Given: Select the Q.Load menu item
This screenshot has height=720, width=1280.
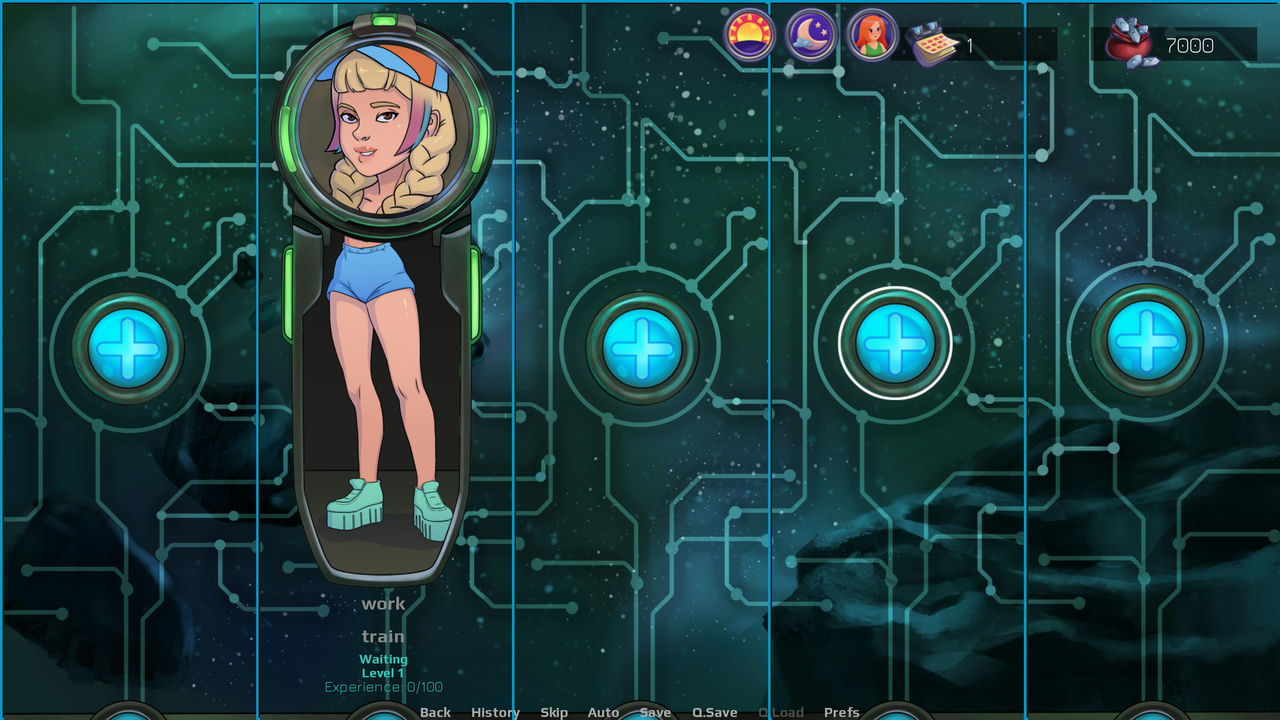Looking at the screenshot, I should [x=781, y=712].
